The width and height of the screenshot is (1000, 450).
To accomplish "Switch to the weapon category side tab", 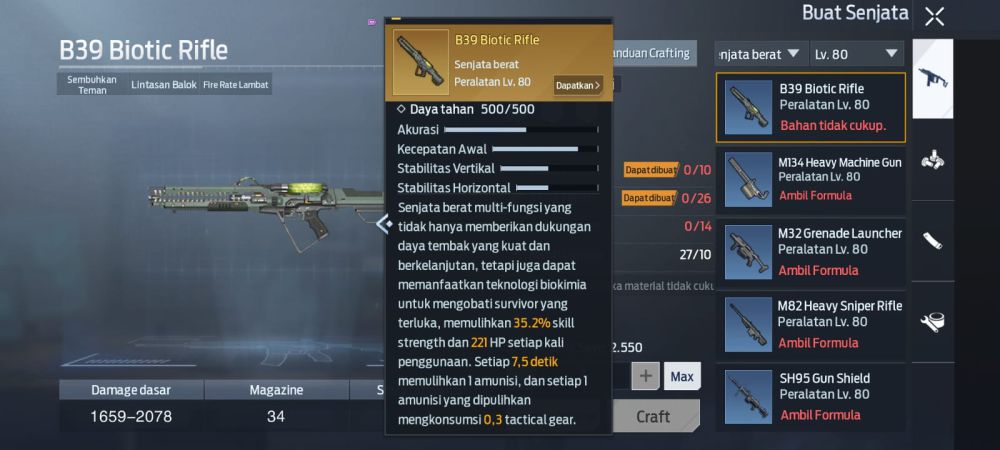I will [x=934, y=77].
